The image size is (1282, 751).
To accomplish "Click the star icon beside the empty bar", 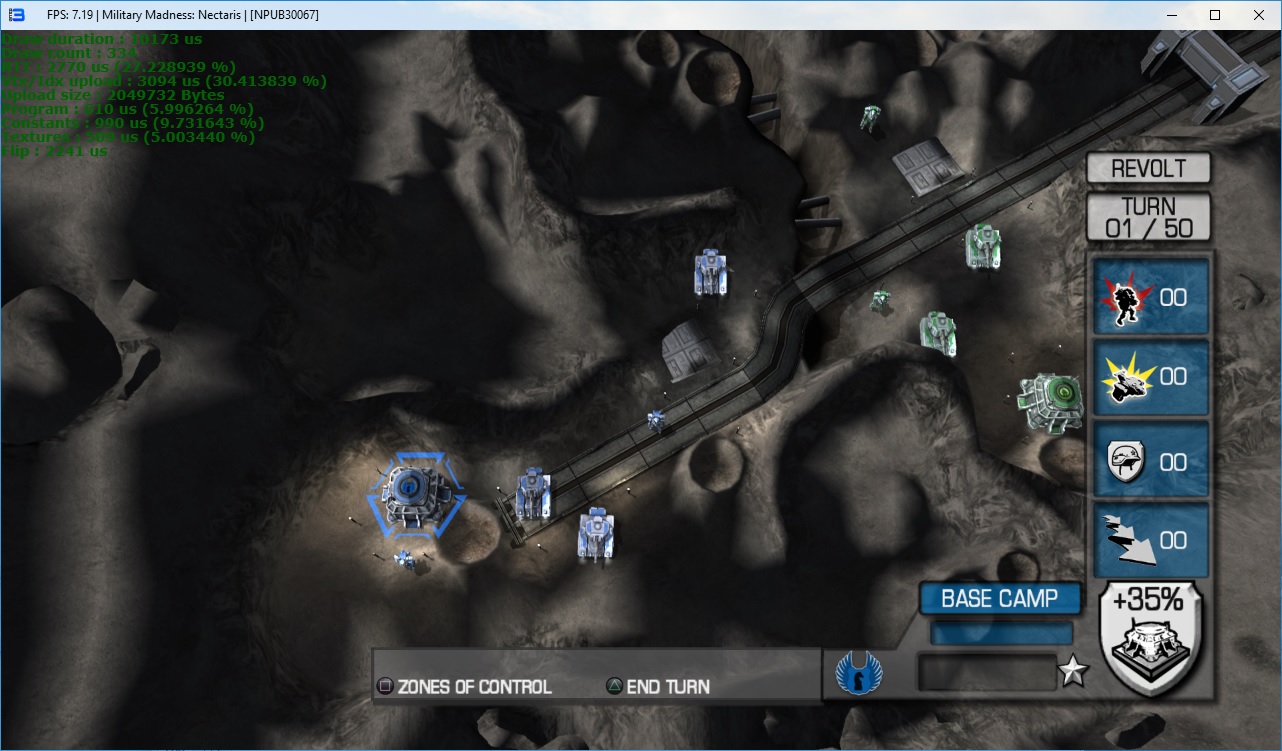I will point(1073,672).
